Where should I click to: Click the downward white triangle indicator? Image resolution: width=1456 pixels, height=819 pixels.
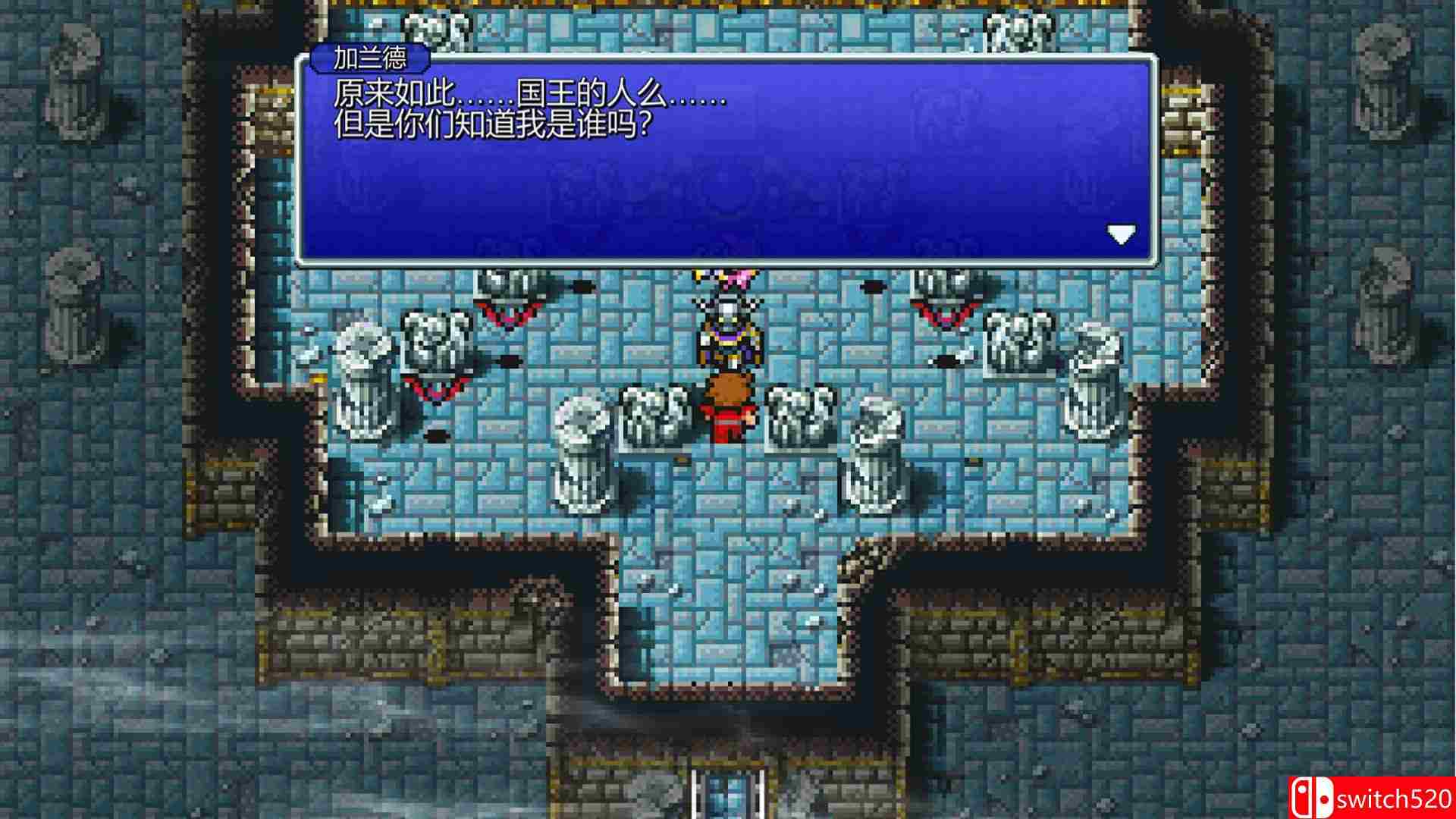[x=1122, y=235]
